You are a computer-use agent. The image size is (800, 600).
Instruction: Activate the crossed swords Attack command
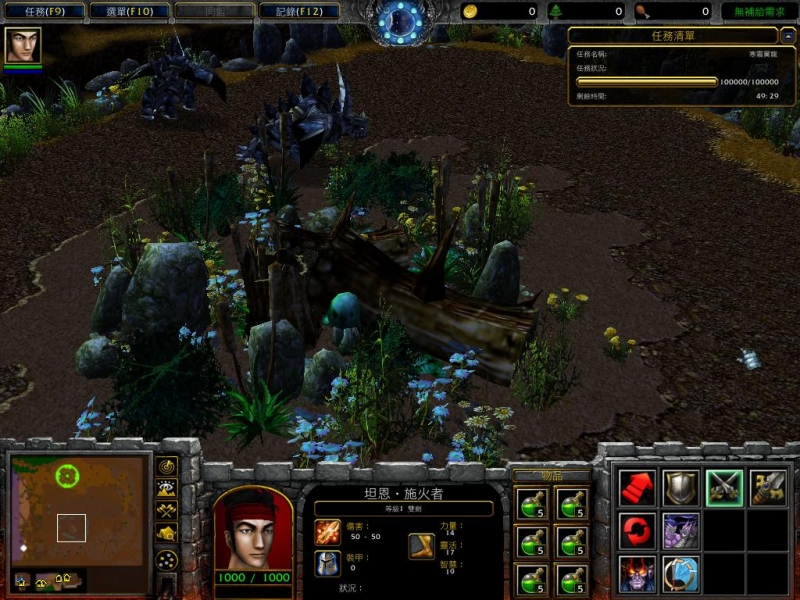[725, 488]
